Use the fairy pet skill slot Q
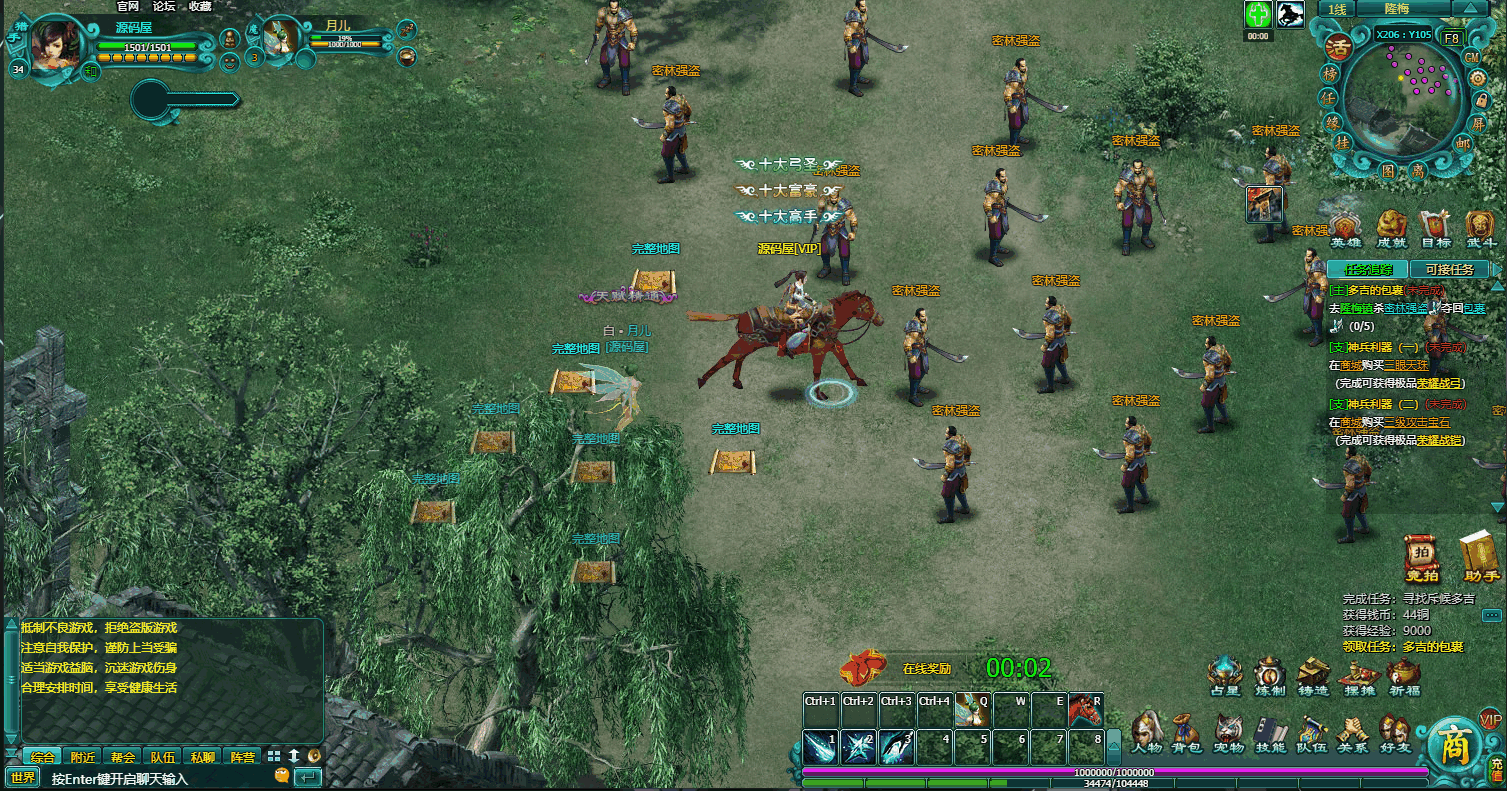 972,709
